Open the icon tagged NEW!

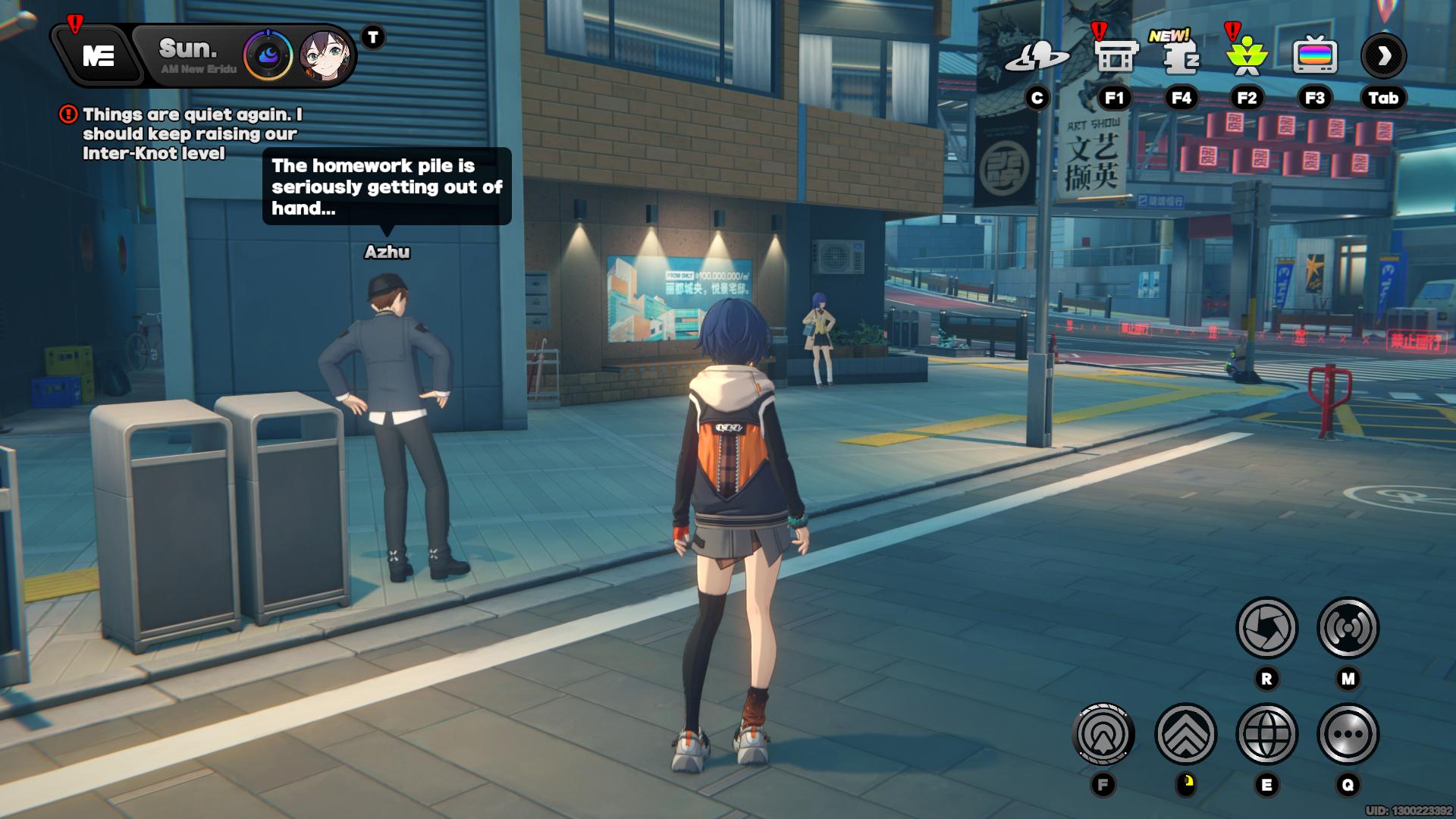coord(1180,56)
